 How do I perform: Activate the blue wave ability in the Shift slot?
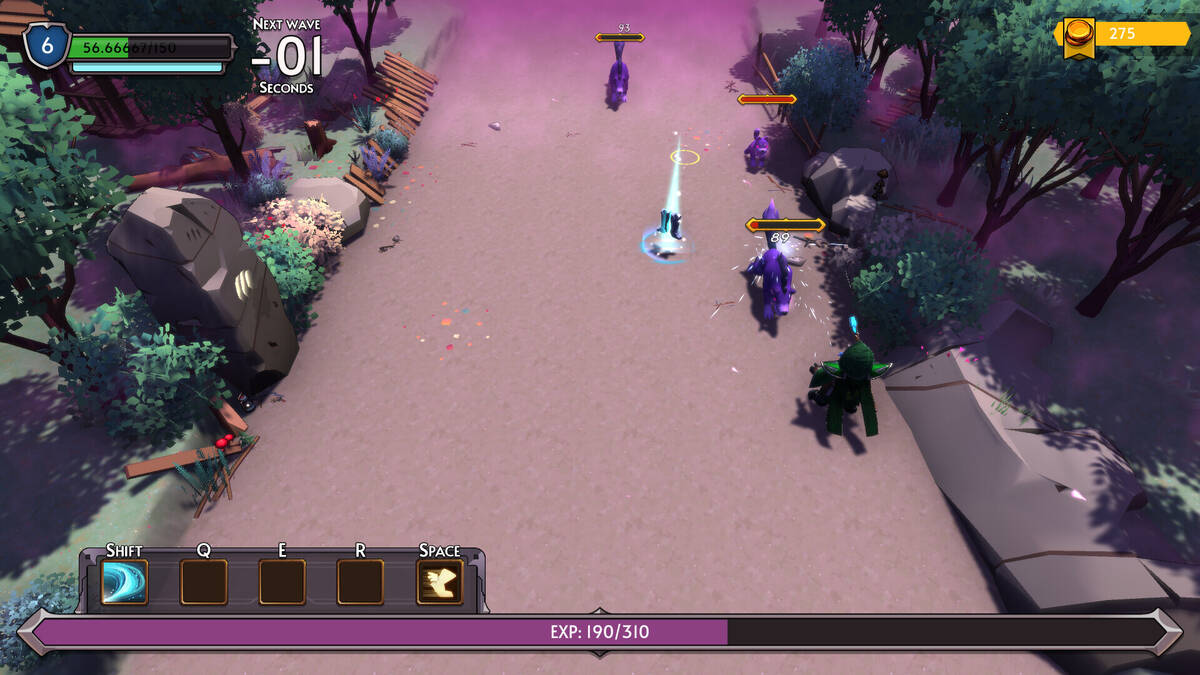(124, 582)
